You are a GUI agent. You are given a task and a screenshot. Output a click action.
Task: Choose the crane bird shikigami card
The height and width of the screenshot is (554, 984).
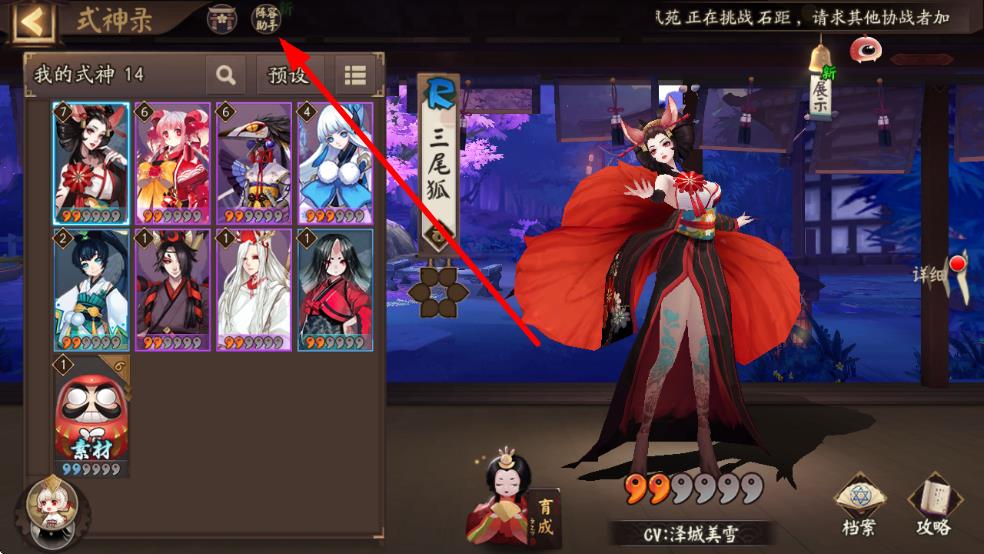[x=254, y=163]
